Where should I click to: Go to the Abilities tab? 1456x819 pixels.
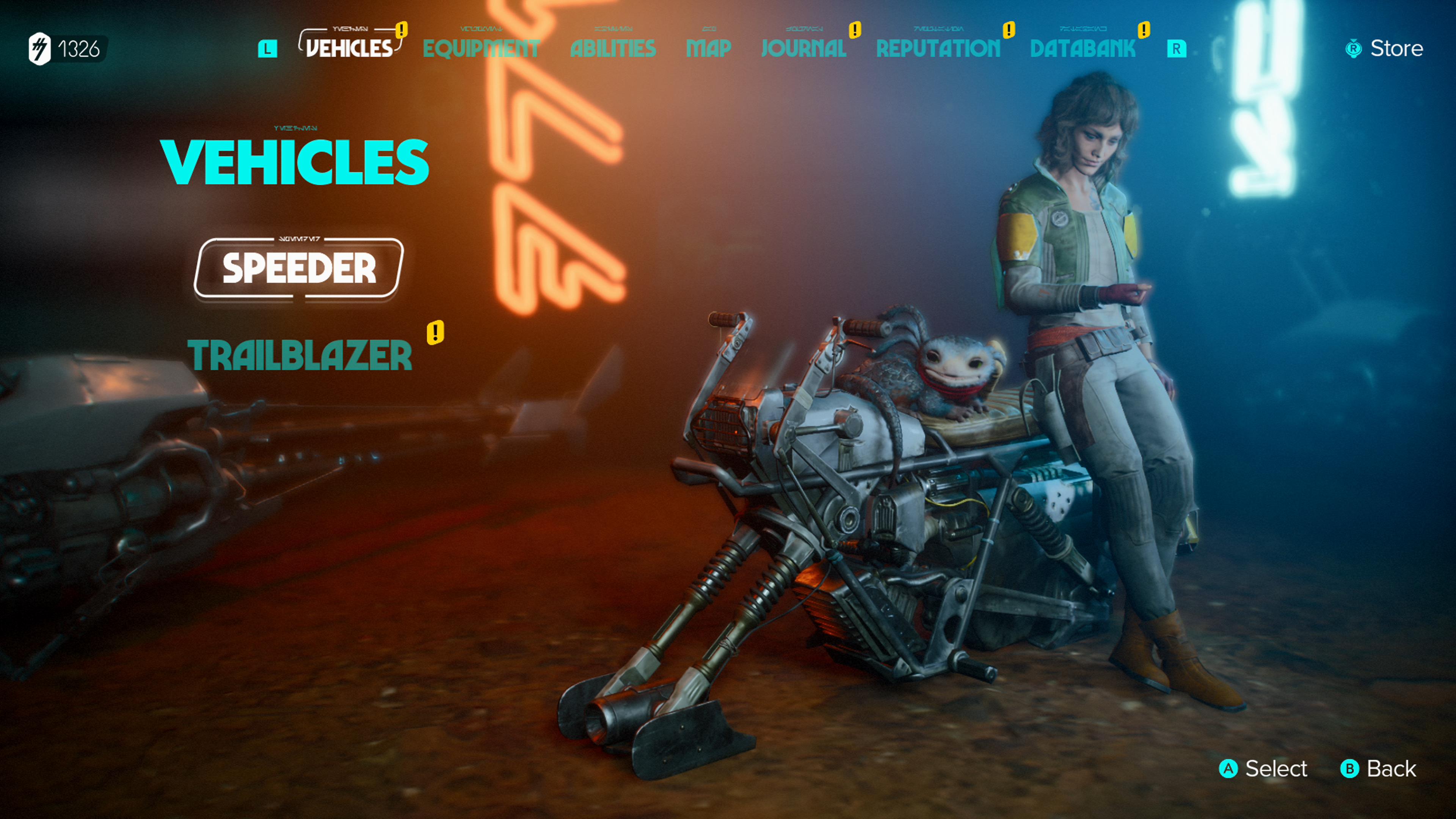[x=613, y=49]
